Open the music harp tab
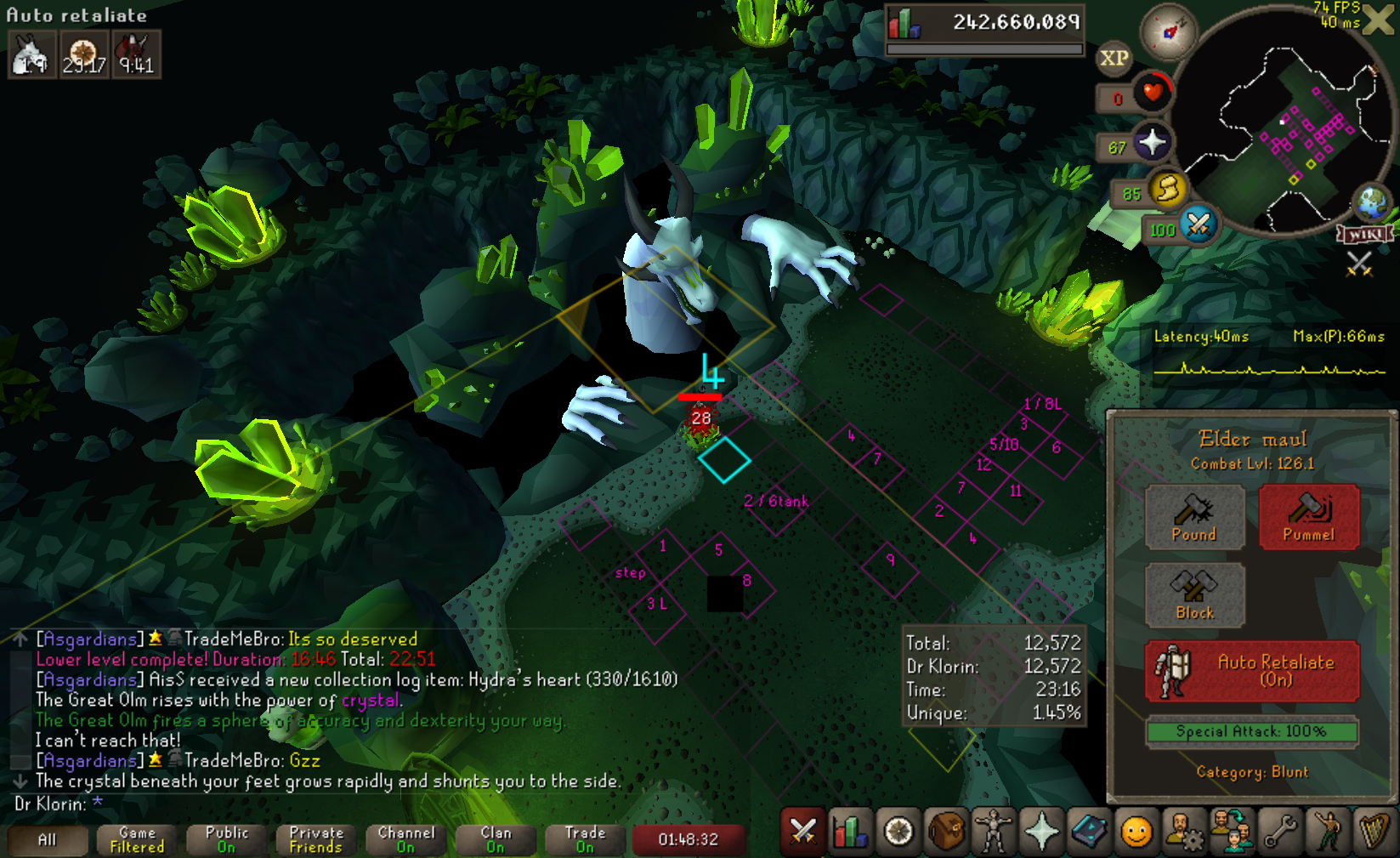Screen dimensions: 1400x858 pos(1374,831)
